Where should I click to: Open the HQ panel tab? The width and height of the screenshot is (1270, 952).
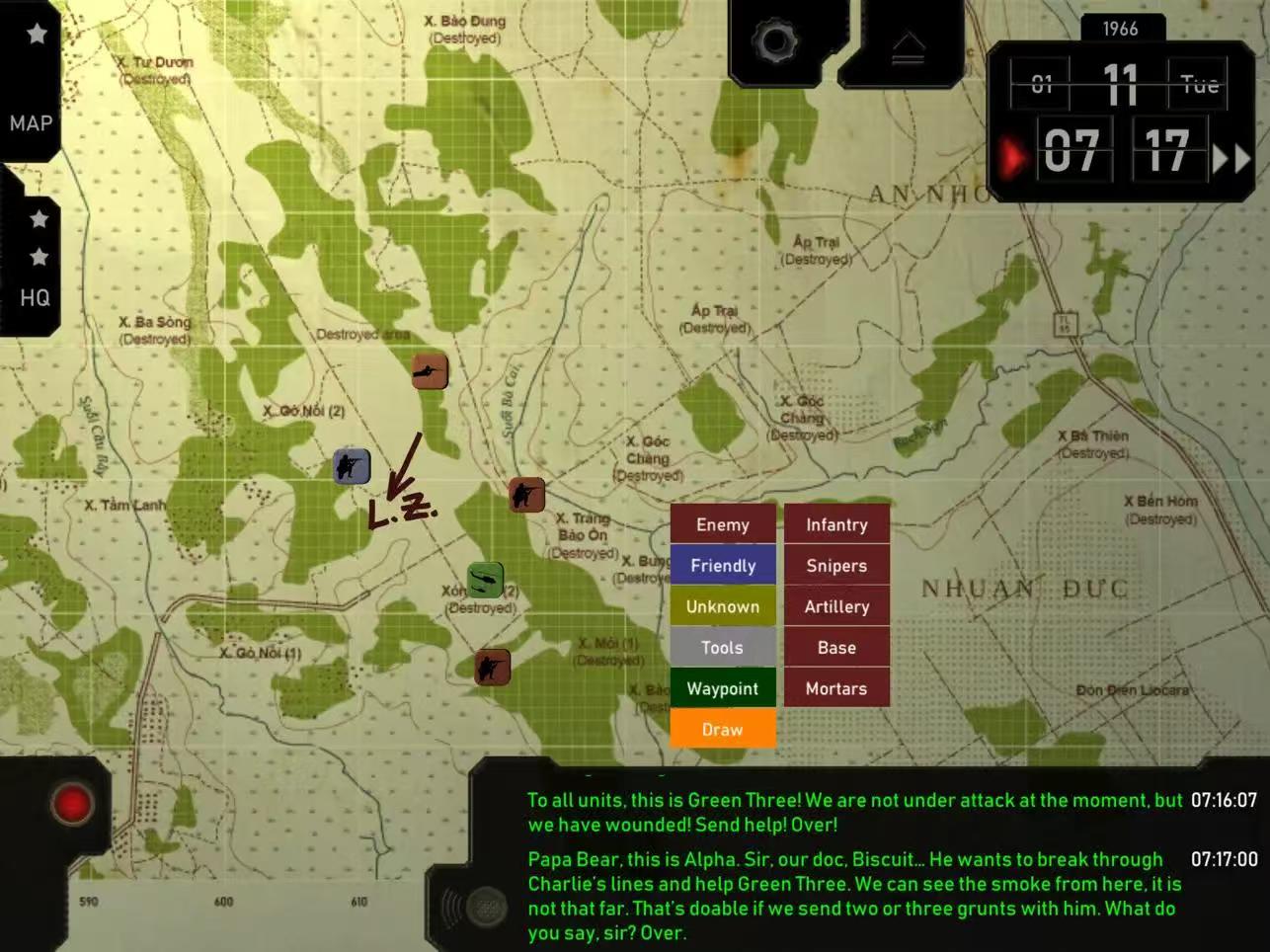click(35, 296)
